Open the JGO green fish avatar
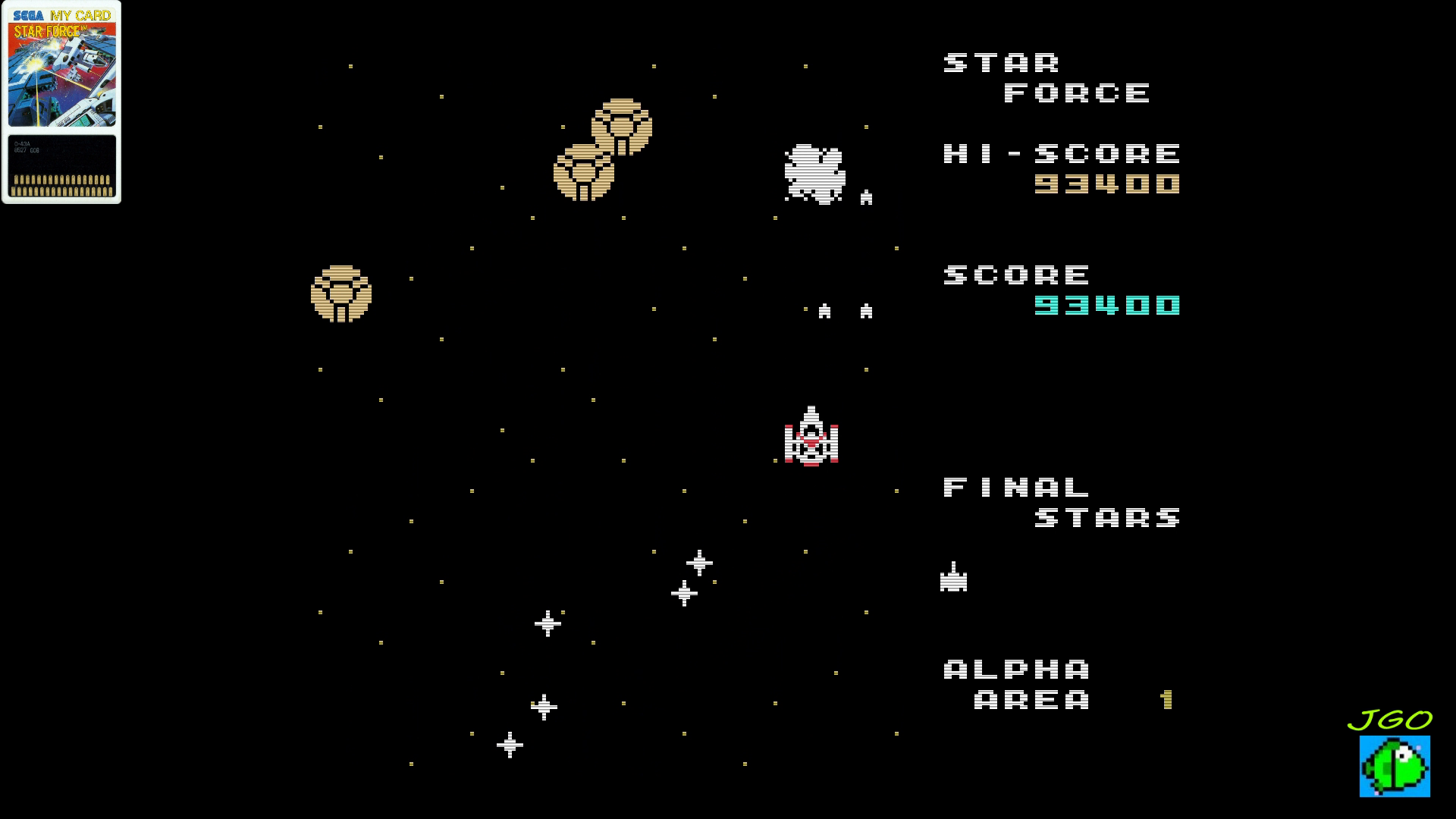 [1395, 765]
